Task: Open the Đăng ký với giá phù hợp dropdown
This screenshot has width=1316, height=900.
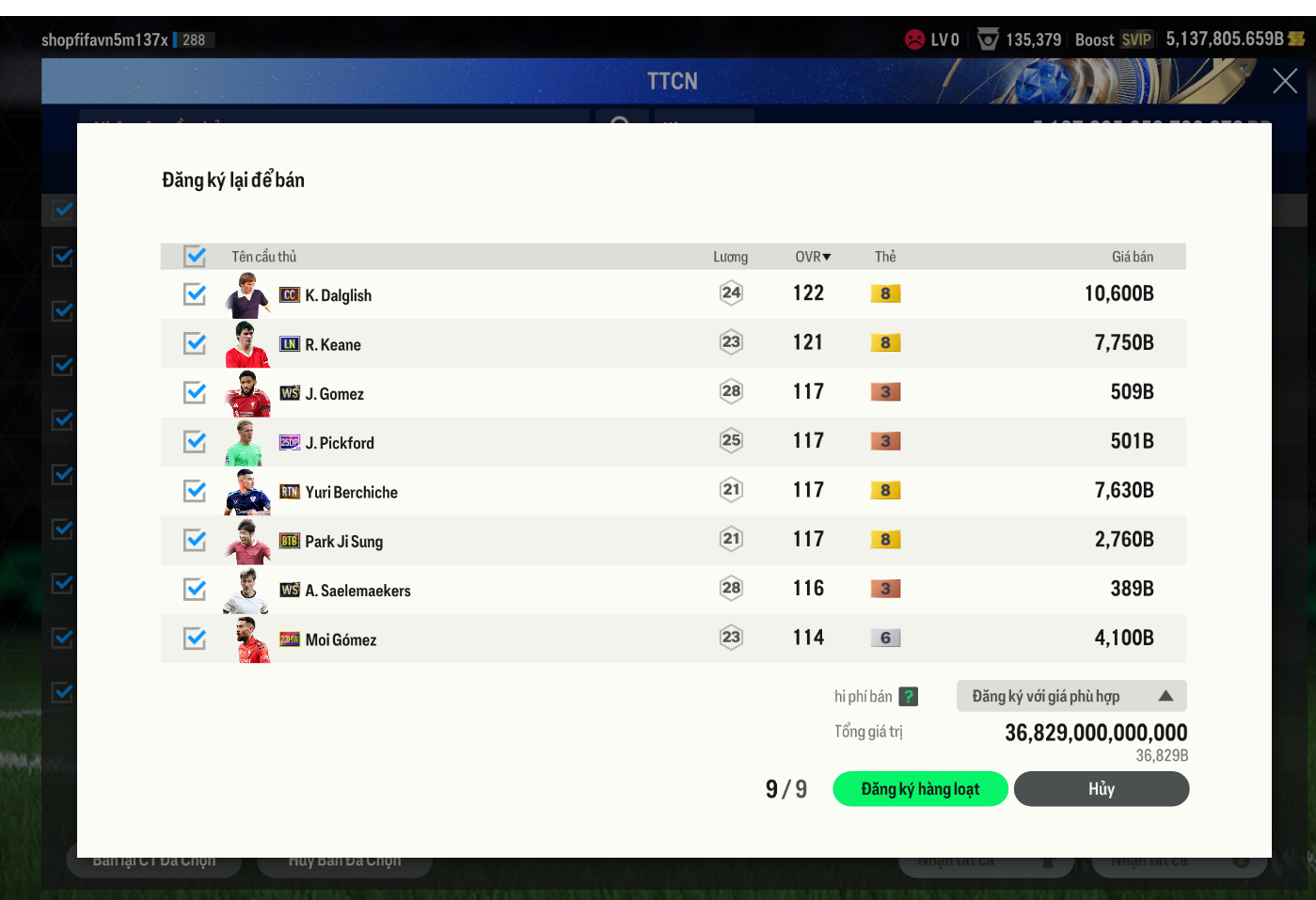Action: click(x=1071, y=696)
